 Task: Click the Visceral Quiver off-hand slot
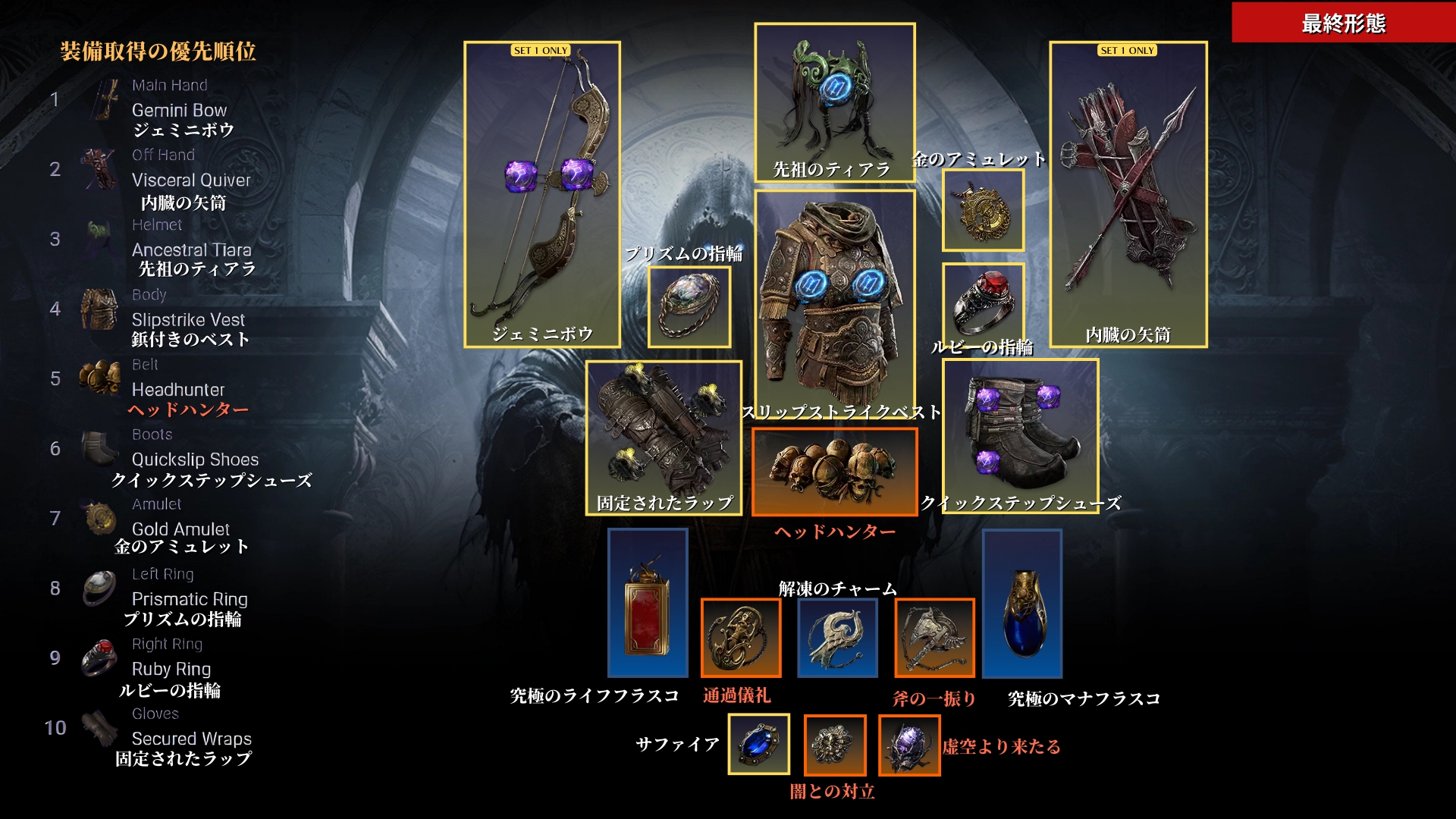(x=1128, y=194)
